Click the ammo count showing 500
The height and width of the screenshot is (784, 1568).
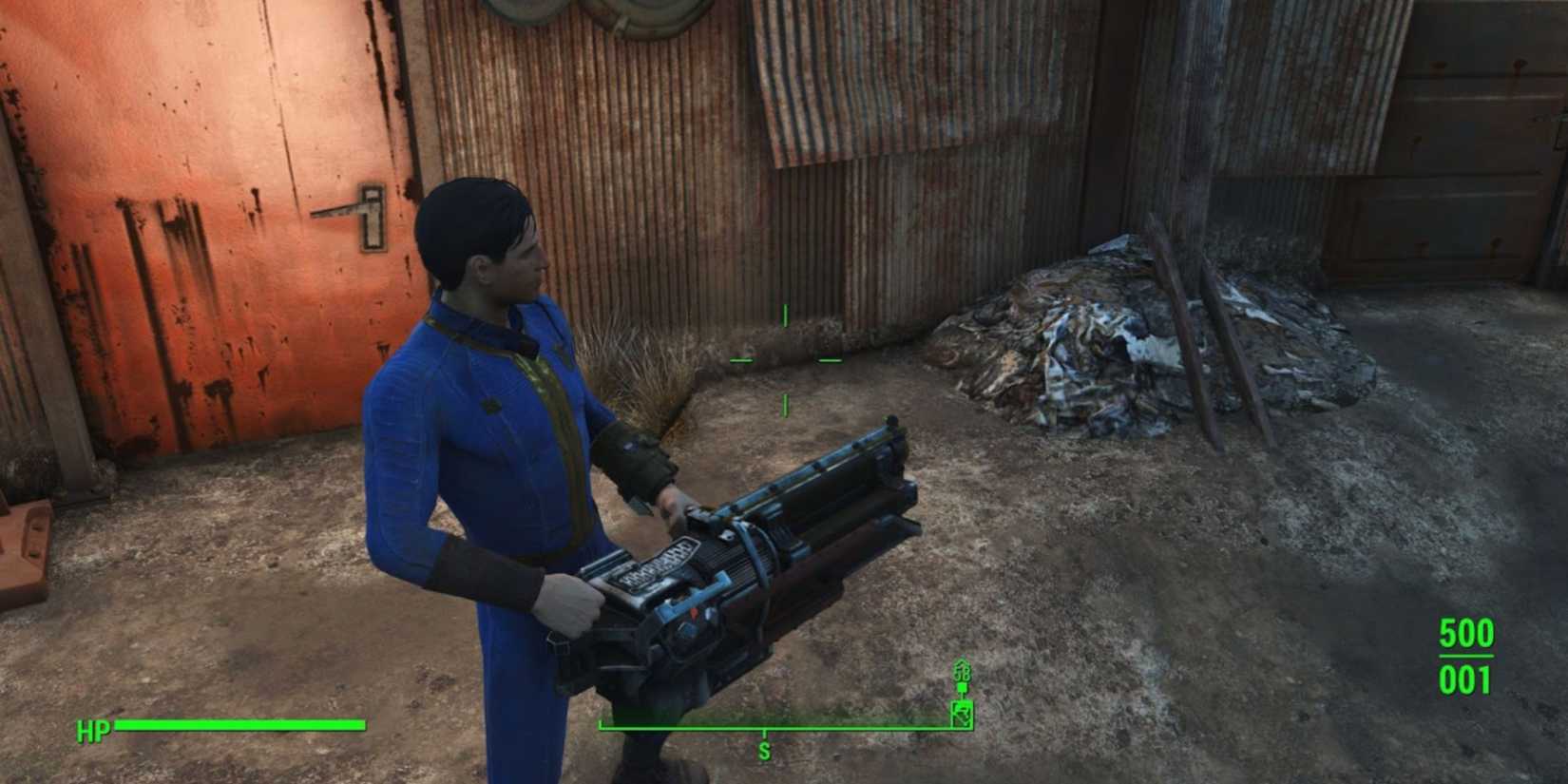(1468, 633)
